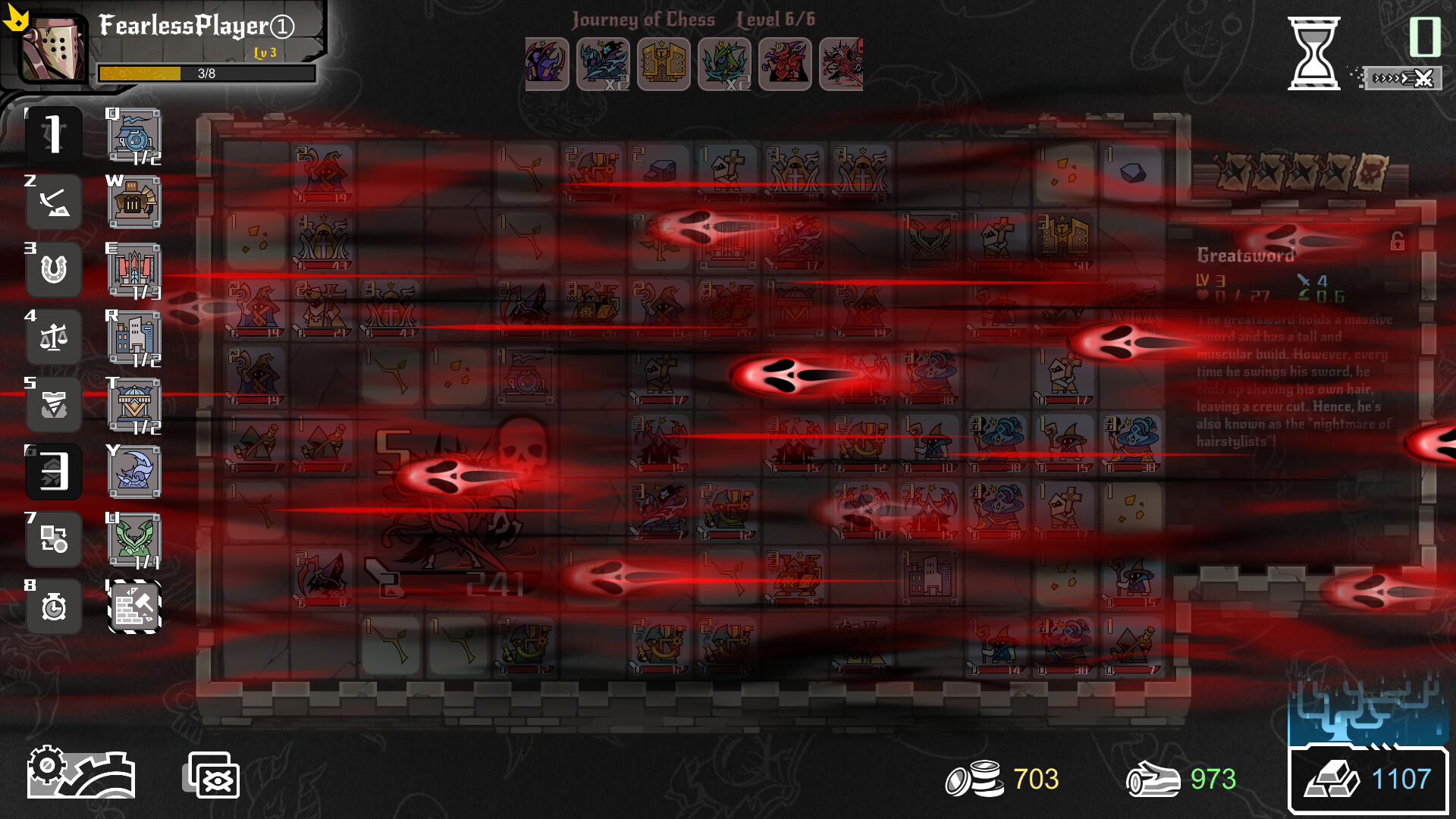
Task: Pick the castle building on hotkey E
Action: 134,269
